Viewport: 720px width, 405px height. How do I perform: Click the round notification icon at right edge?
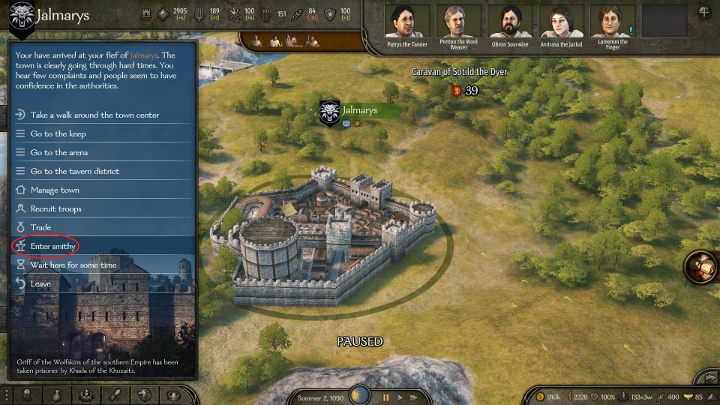[704, 268]
